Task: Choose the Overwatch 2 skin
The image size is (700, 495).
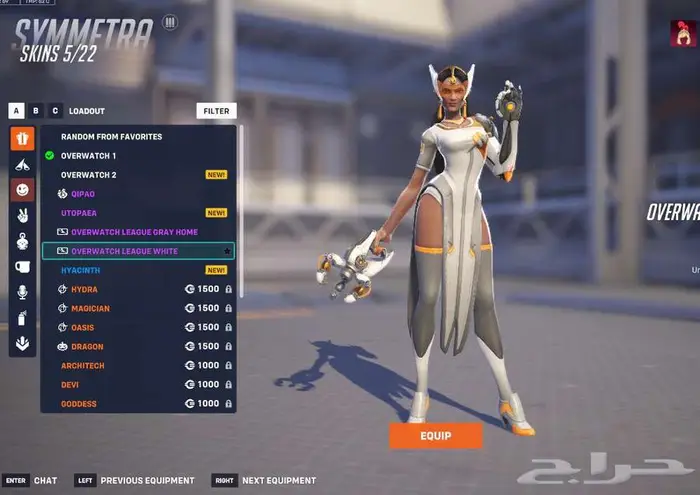Action: point(88,175)
